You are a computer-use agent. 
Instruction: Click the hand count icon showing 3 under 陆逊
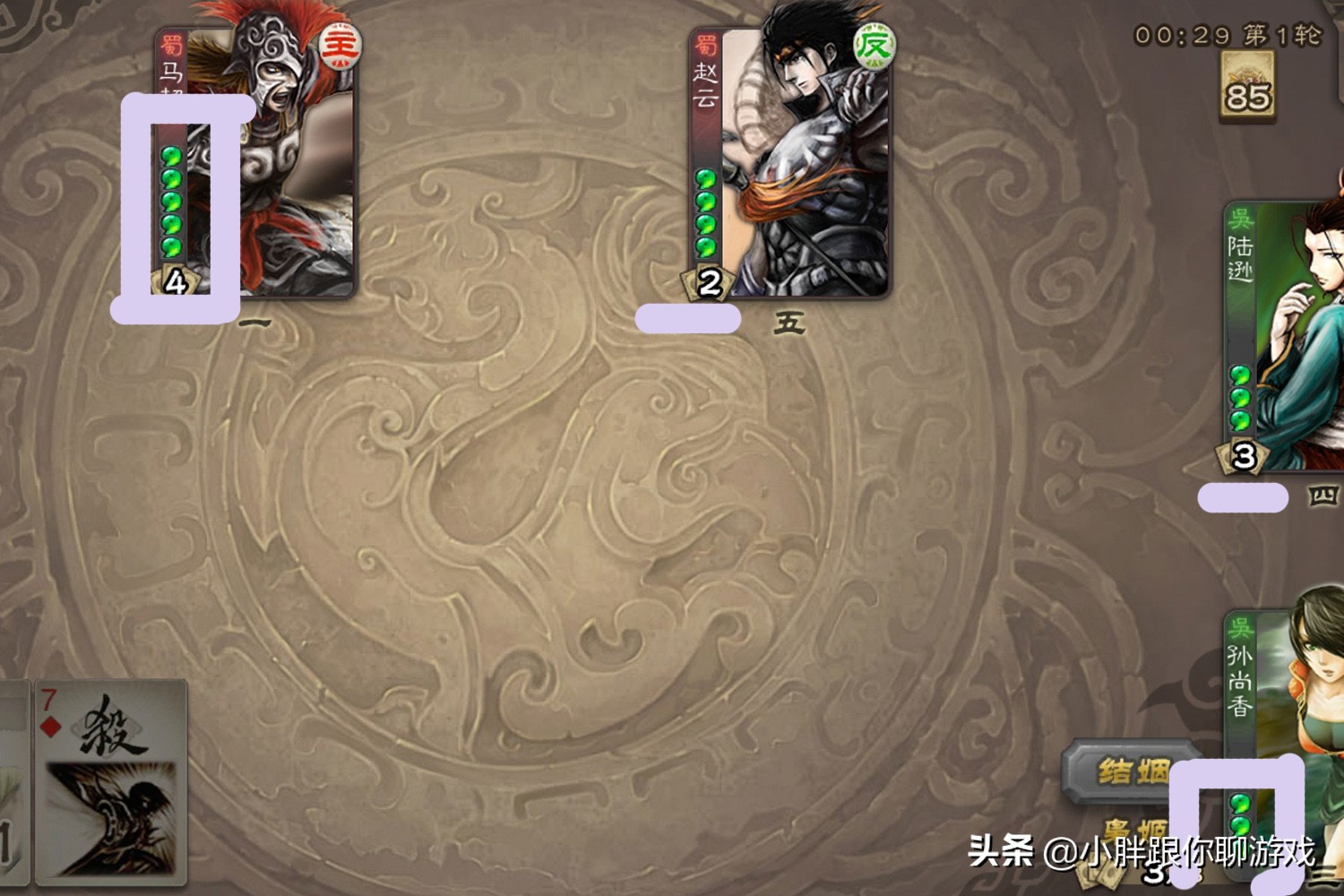pyautogui.click(x=1242, y=457)
